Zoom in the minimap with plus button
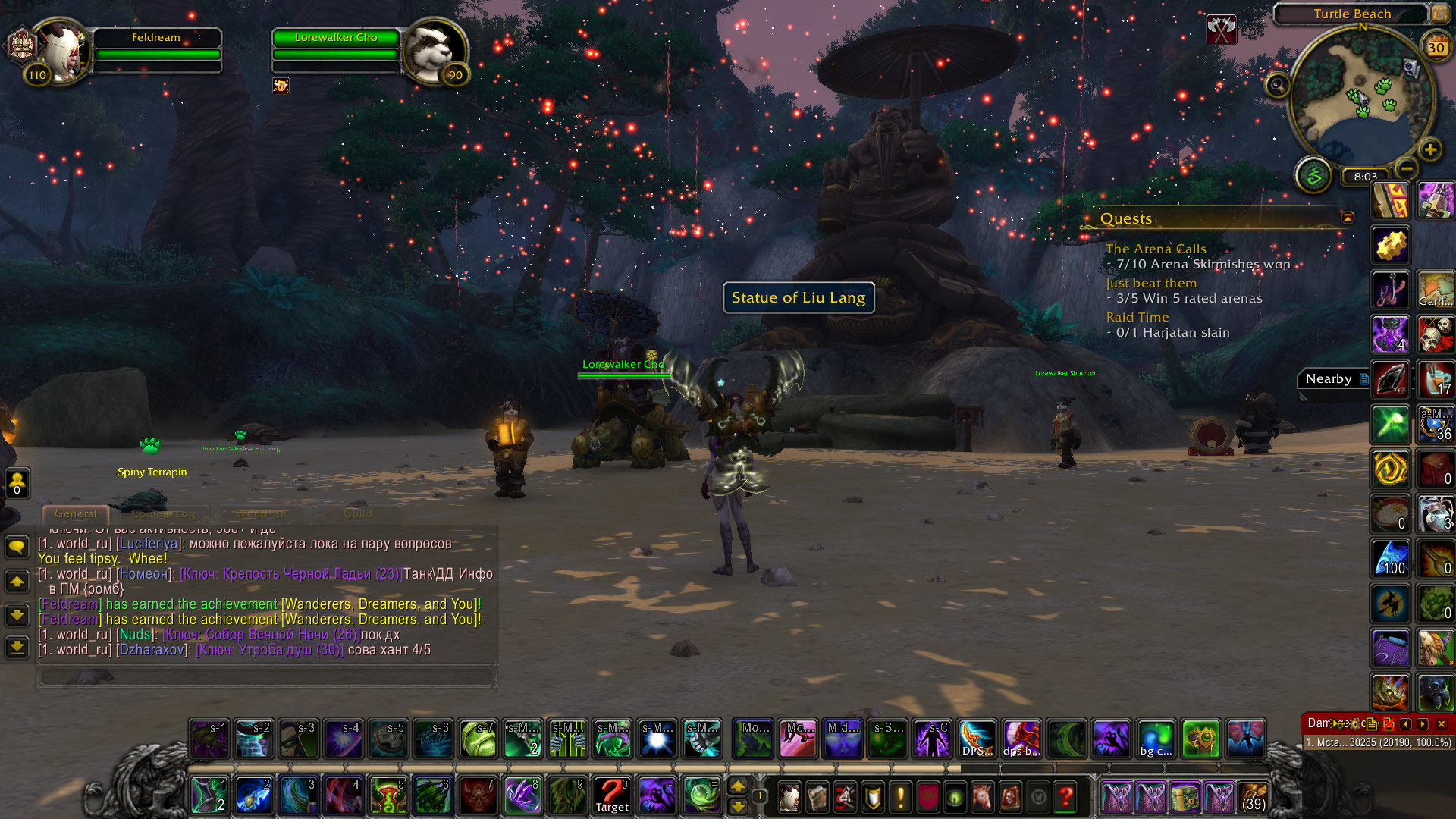Image resolution: width=1456 pixels, height=819 pixels. [1430, 149]
